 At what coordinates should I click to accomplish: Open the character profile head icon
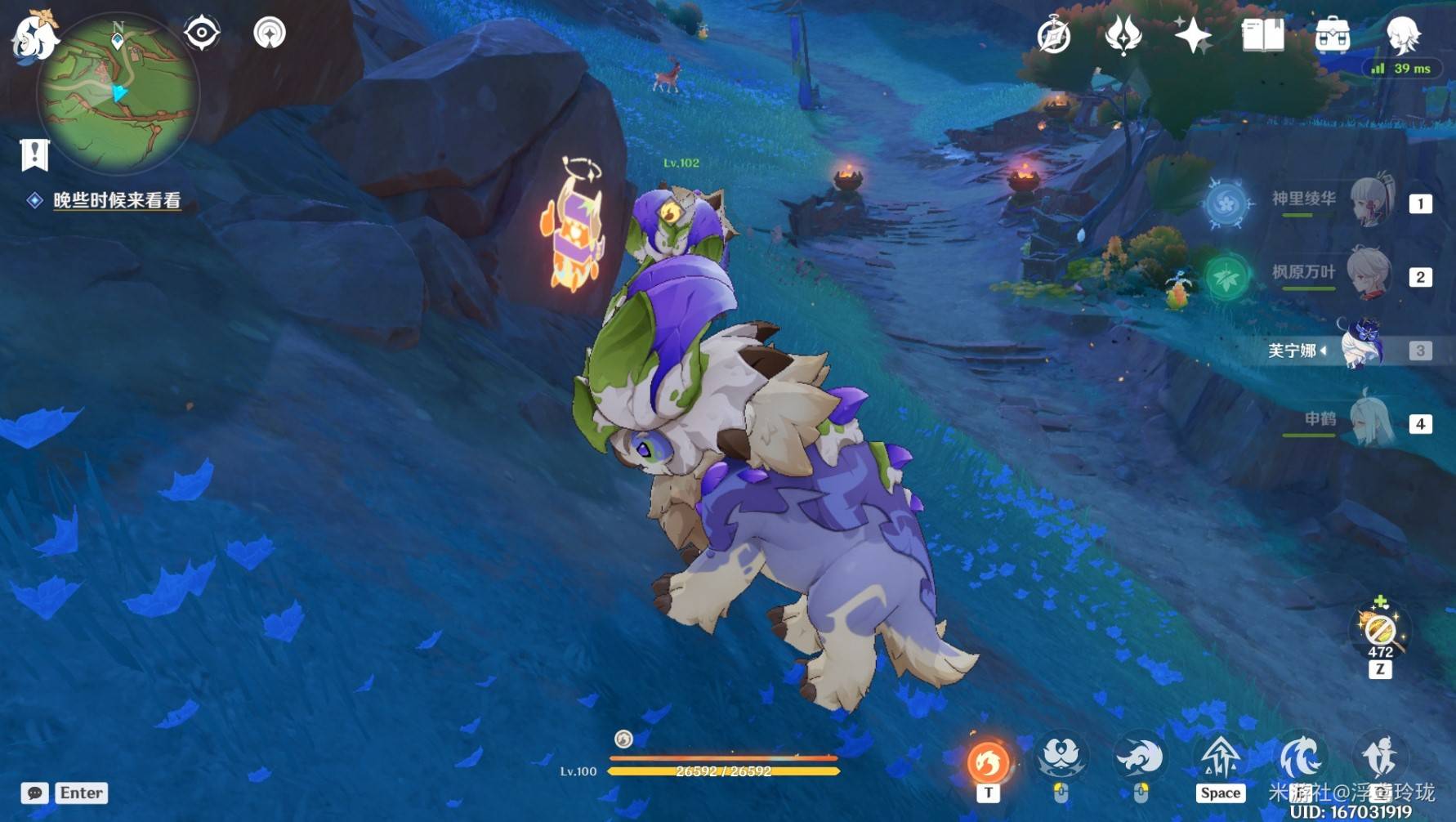[x=1403, y=34]
